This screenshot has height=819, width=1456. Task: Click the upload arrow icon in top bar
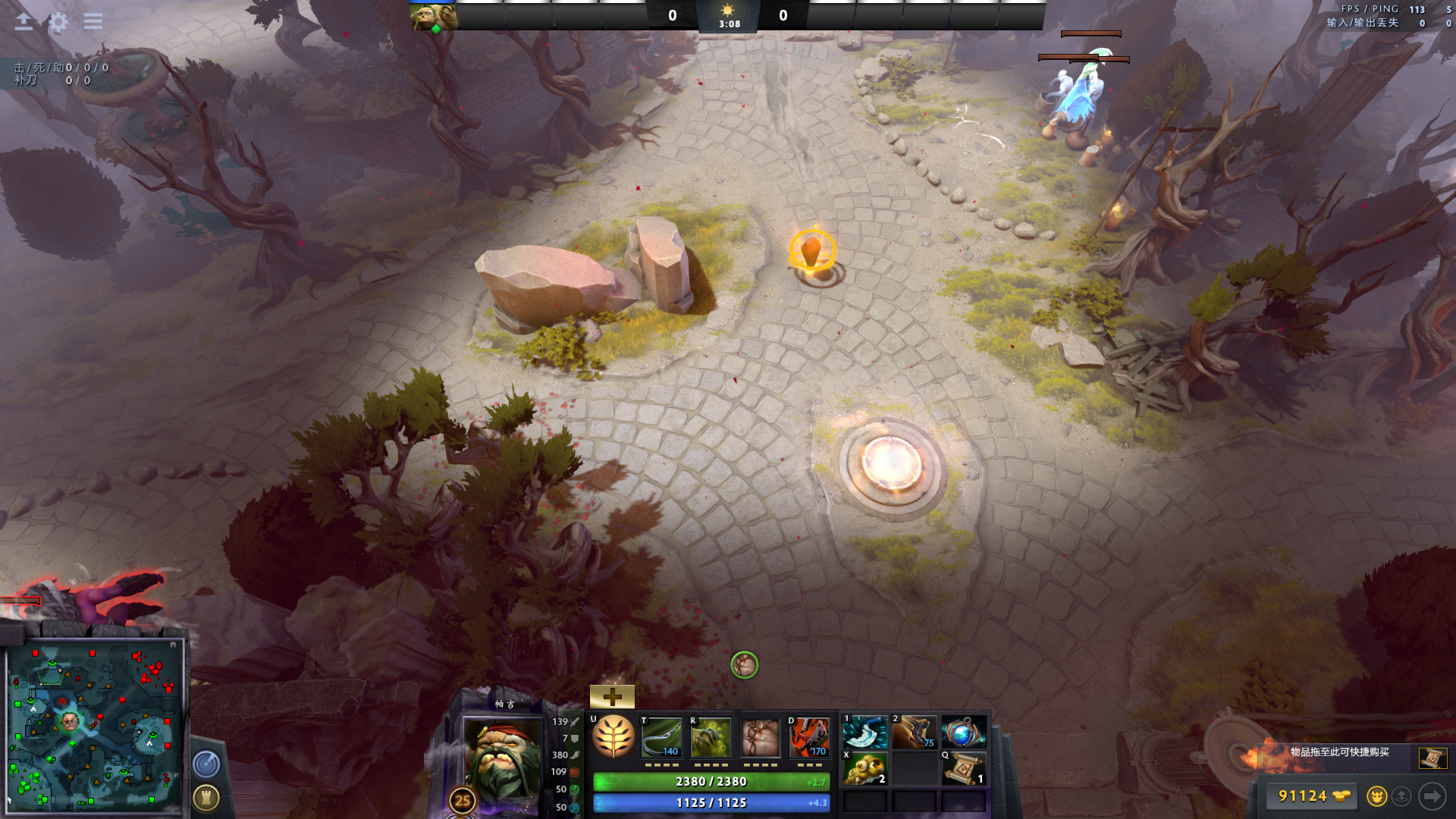pyautogui.click(x=24, y=21)
